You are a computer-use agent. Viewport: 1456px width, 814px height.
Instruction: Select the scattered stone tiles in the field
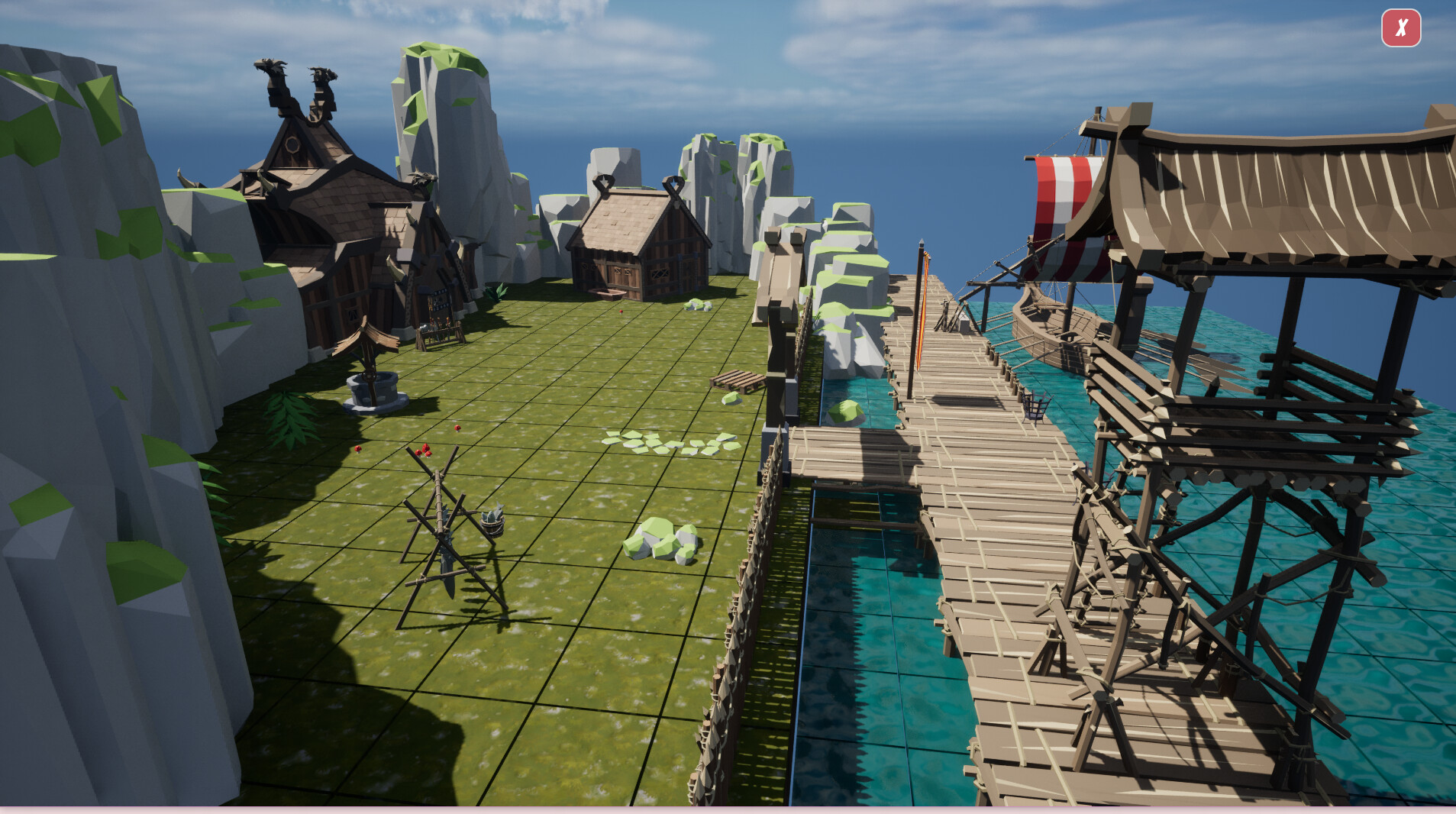668,443
